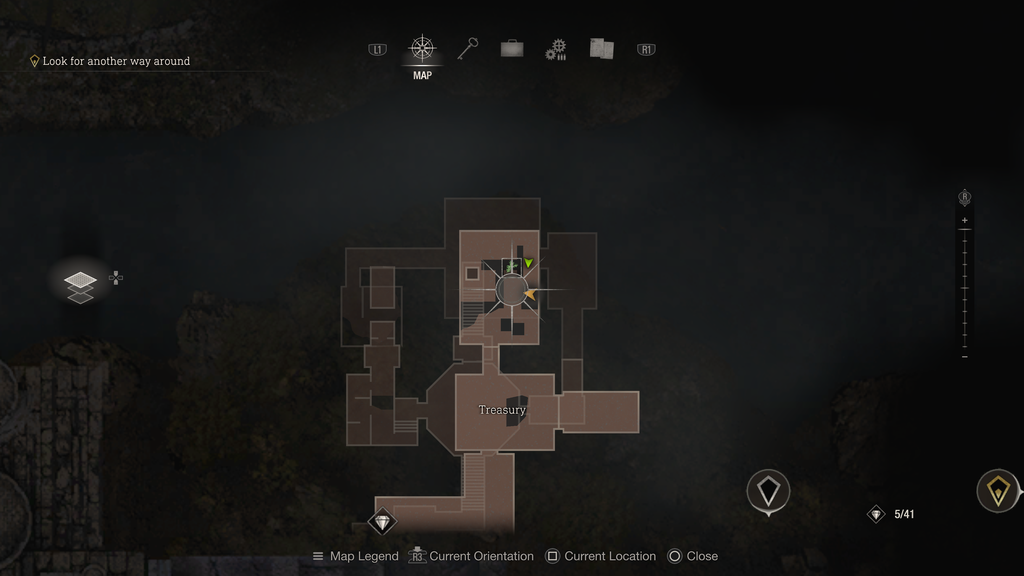Viewport: 1024px width, 576px height.
Task: Click the objective "Look for another way around"
Action: coord(115,61)
